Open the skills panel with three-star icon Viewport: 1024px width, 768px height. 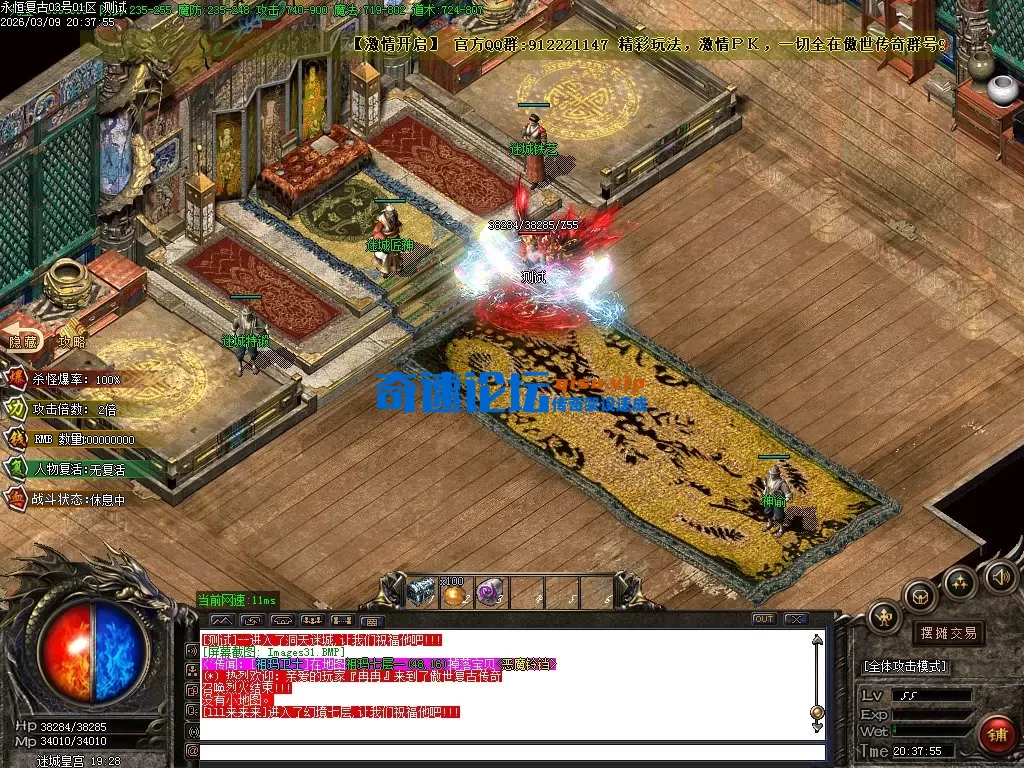coord(961,583)
